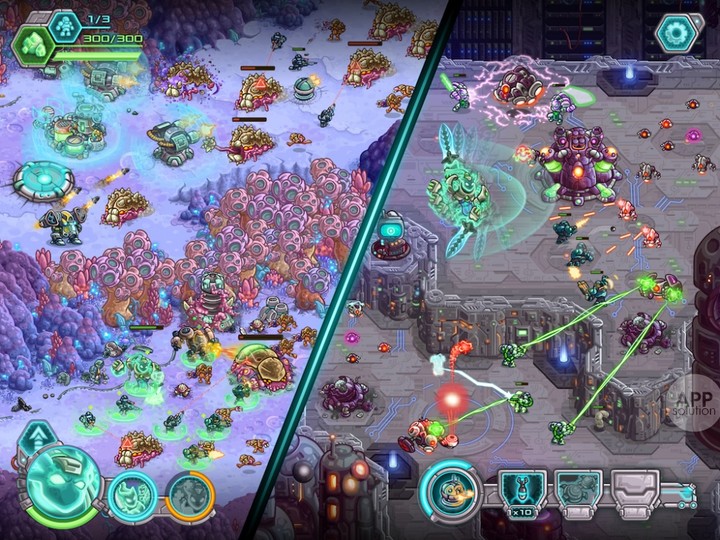This screenshot has width=720, height=540.
Task: Activate the cyan-ringed hero ability
Action: point(131,497)
